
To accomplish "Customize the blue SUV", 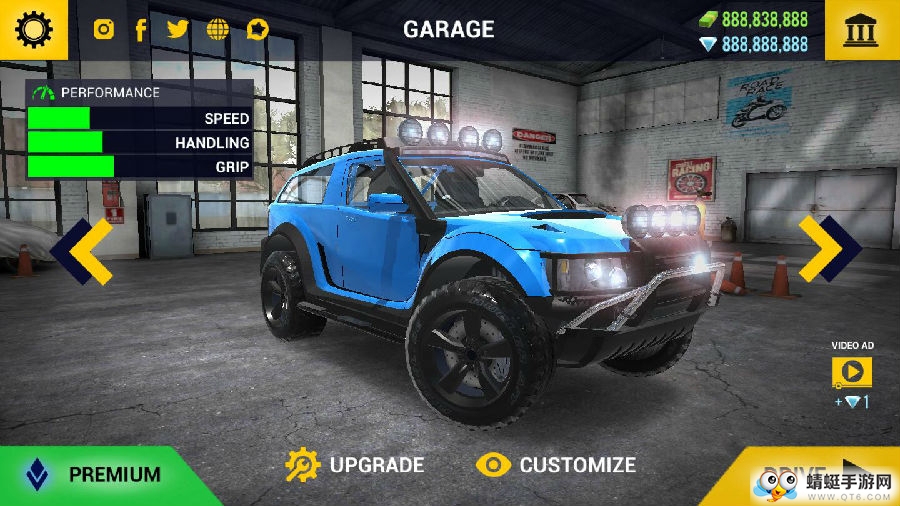I will 556,465.
